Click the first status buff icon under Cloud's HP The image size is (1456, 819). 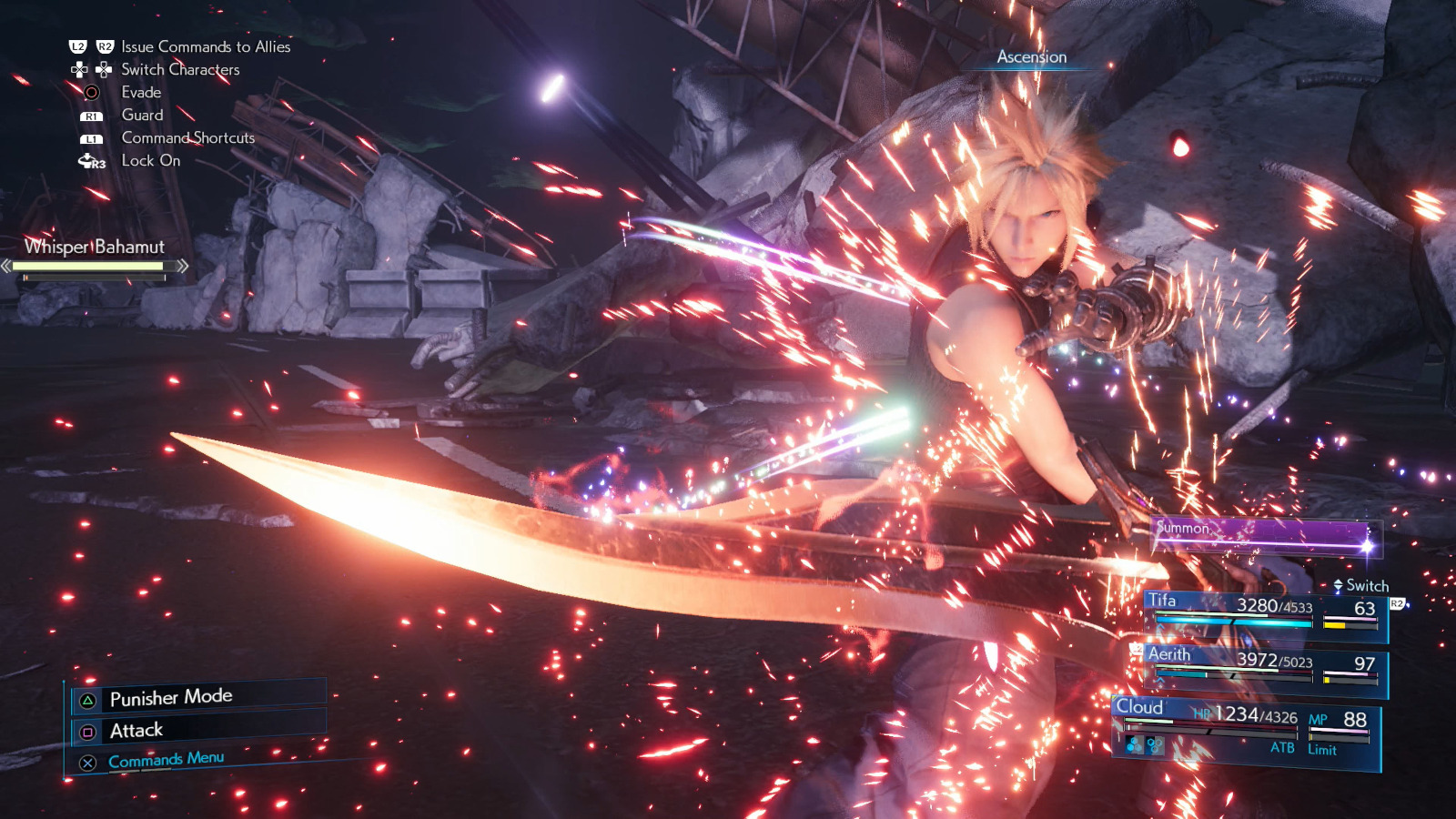(x=1134, y=745)
